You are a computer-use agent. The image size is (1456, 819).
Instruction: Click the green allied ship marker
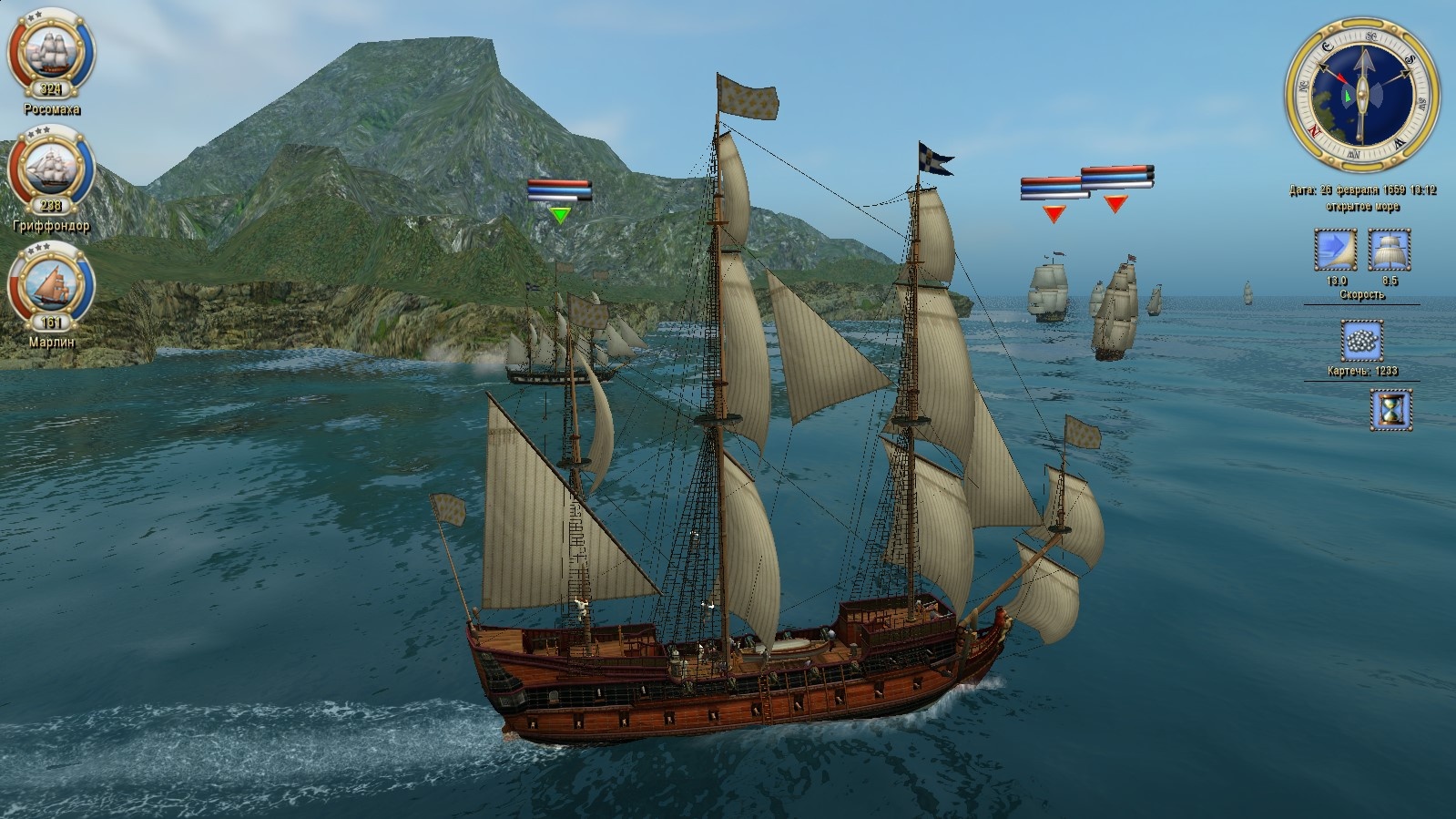coord(560,215)
